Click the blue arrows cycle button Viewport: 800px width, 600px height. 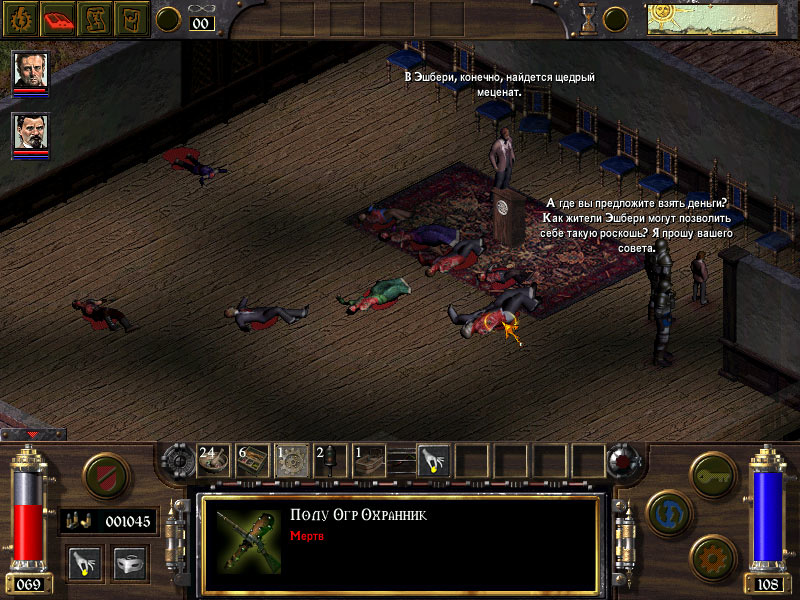pos(666,512)
